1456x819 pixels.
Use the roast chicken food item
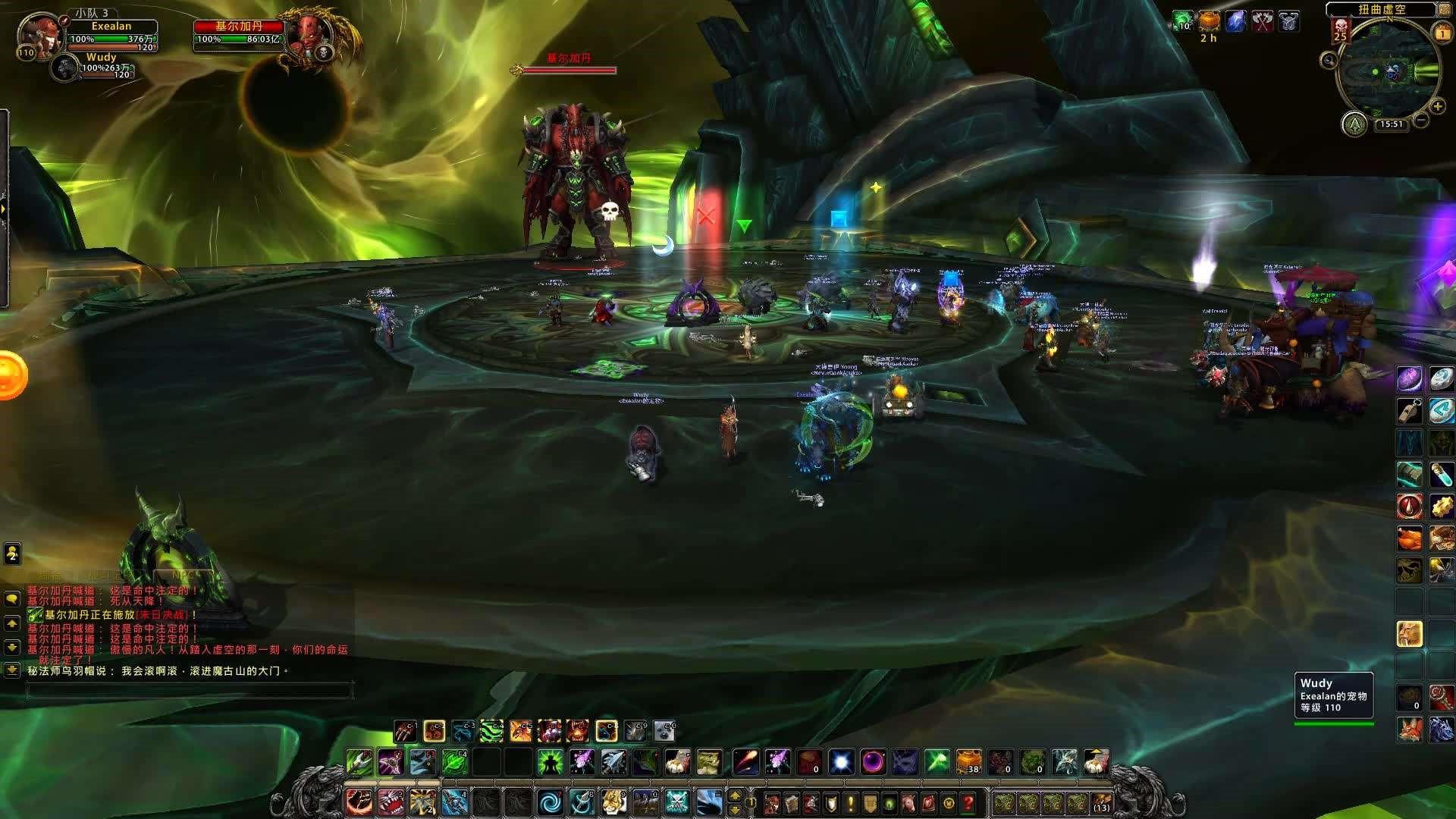click(1410, 538)
